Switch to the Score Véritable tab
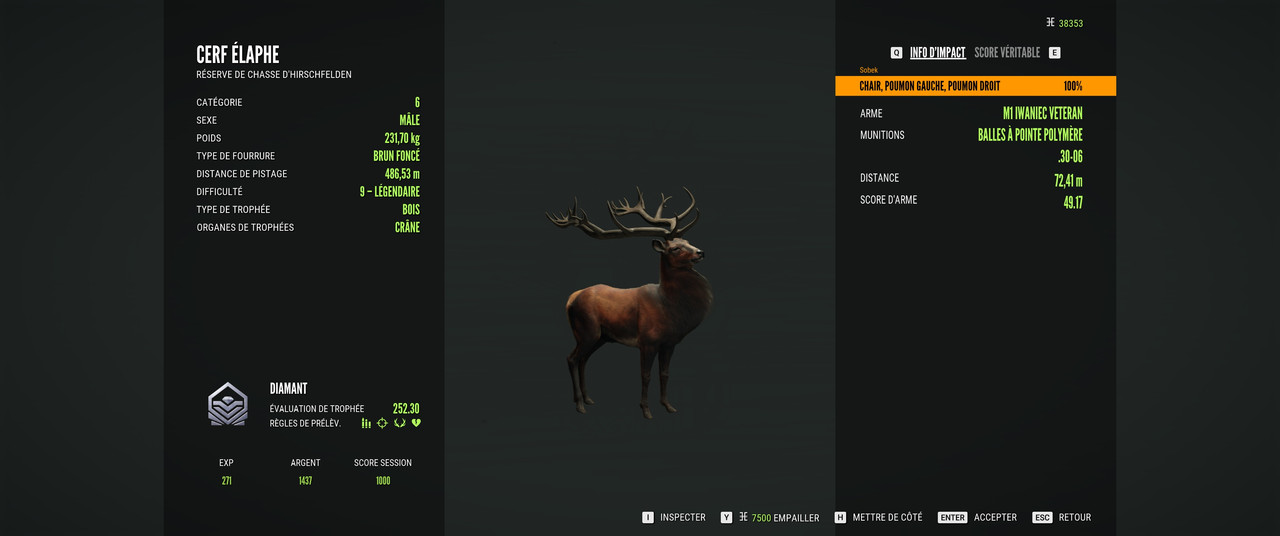 pos(1006,53)
